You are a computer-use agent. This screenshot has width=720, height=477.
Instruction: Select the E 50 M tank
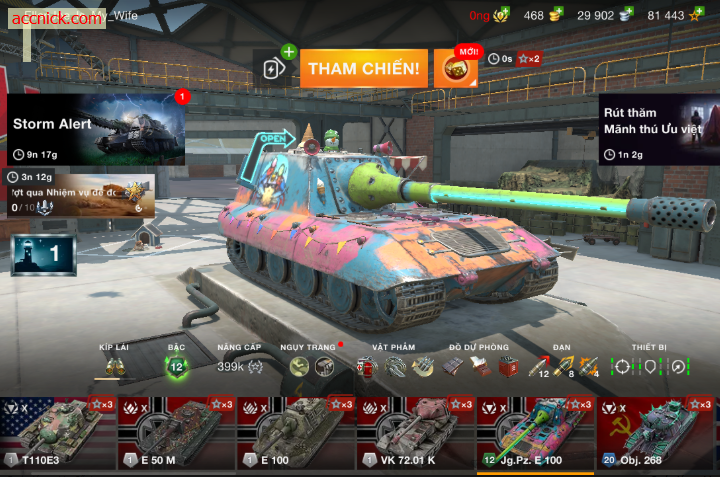tap(177, 432)
